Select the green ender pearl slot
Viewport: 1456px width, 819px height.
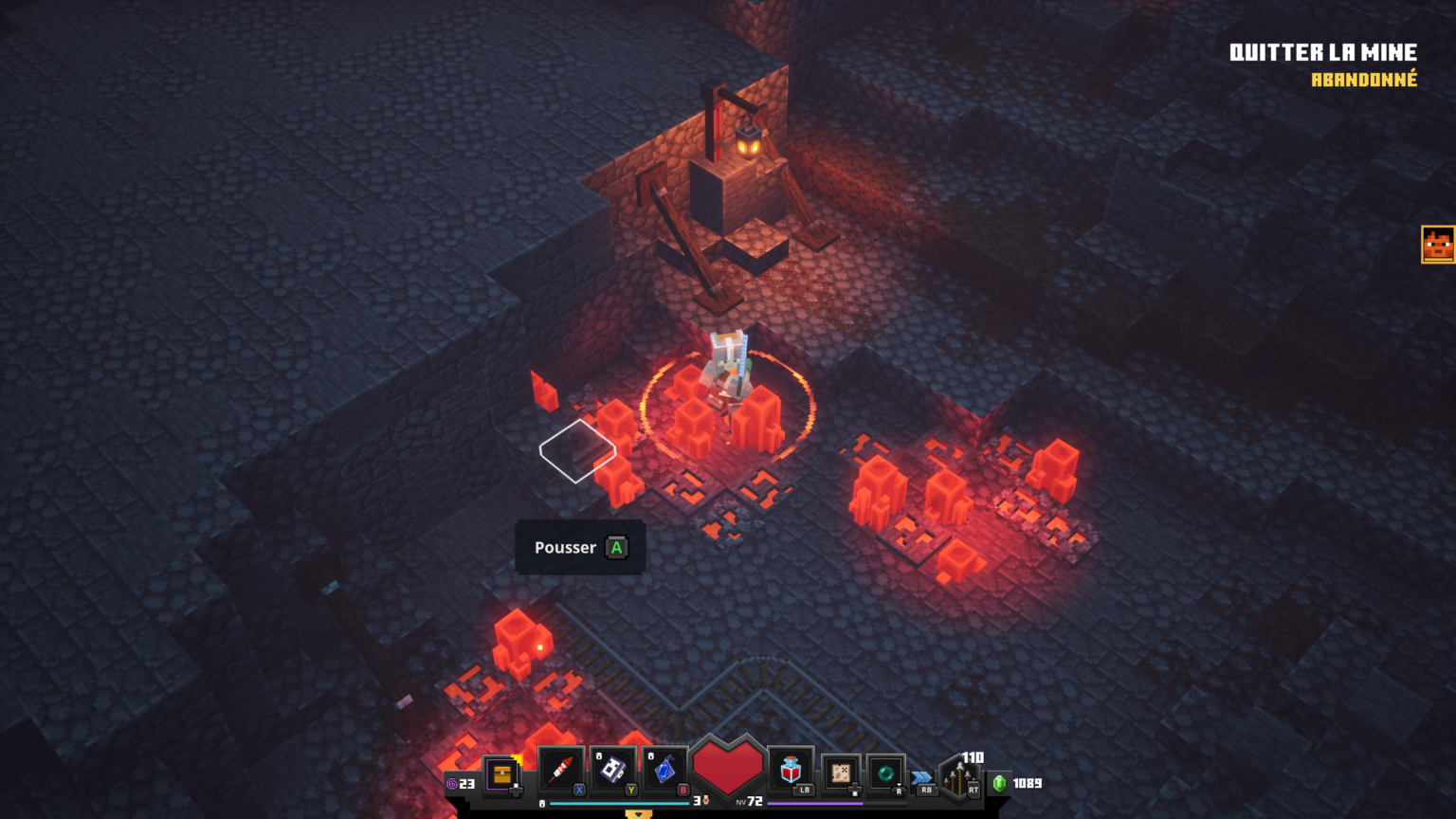886,773
